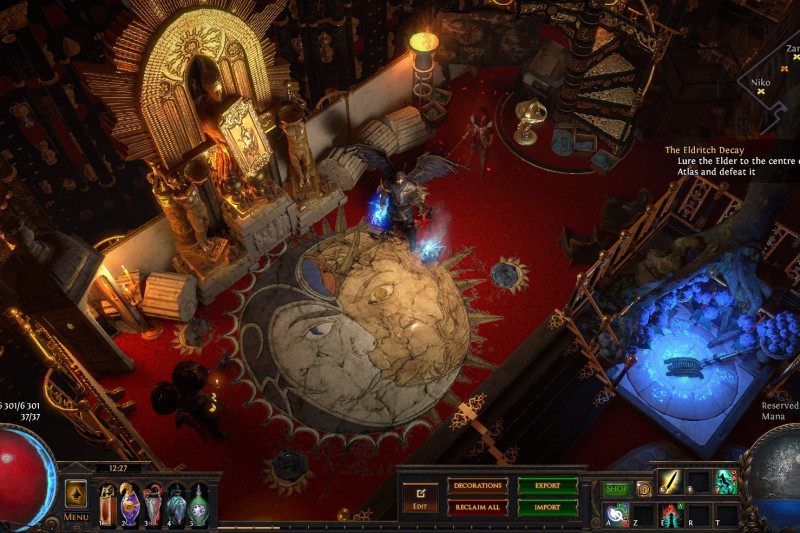Open the hideout Edit mode

(420, 496)
